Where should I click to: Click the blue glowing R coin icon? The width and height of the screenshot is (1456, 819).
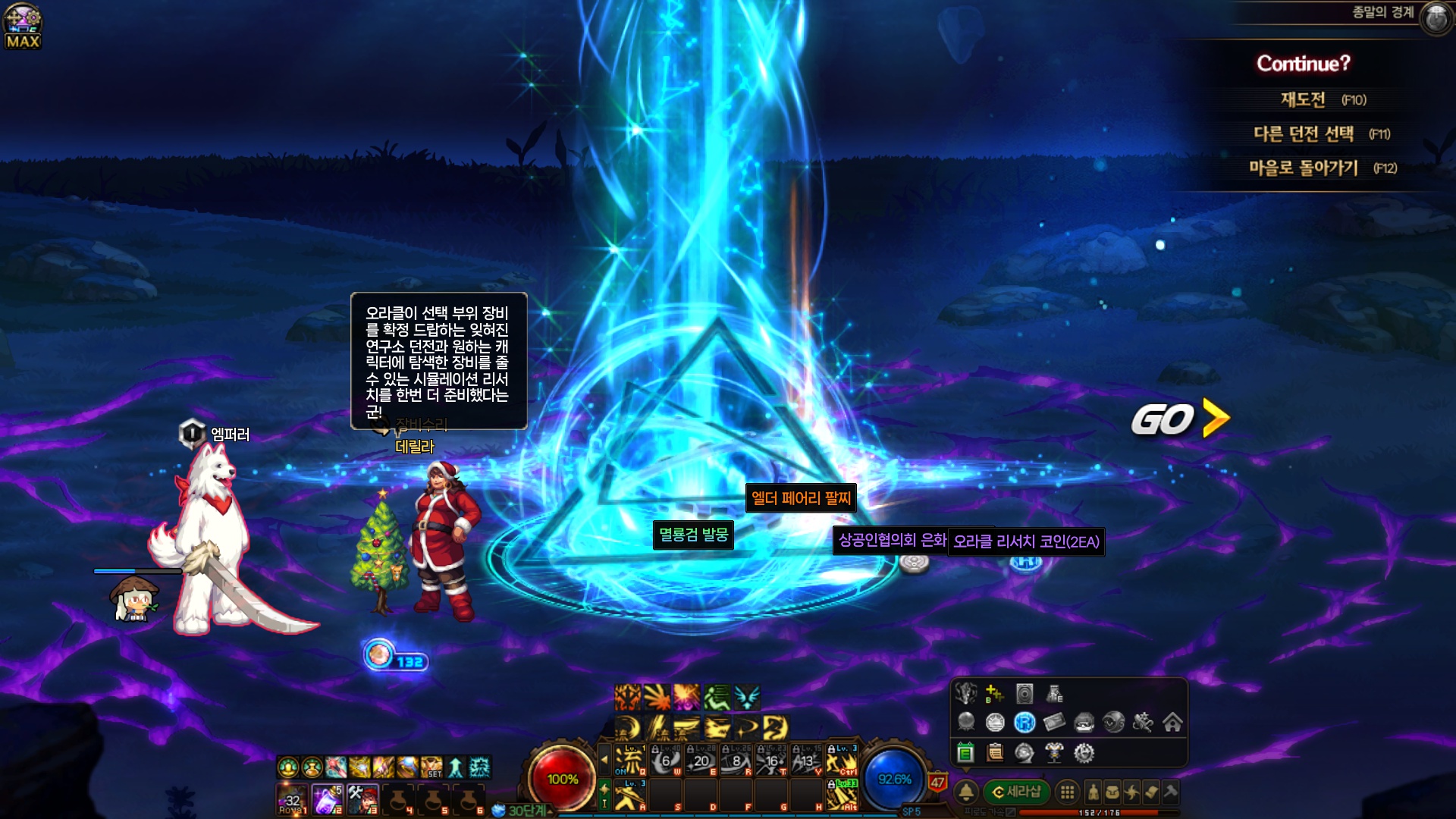1025,723
